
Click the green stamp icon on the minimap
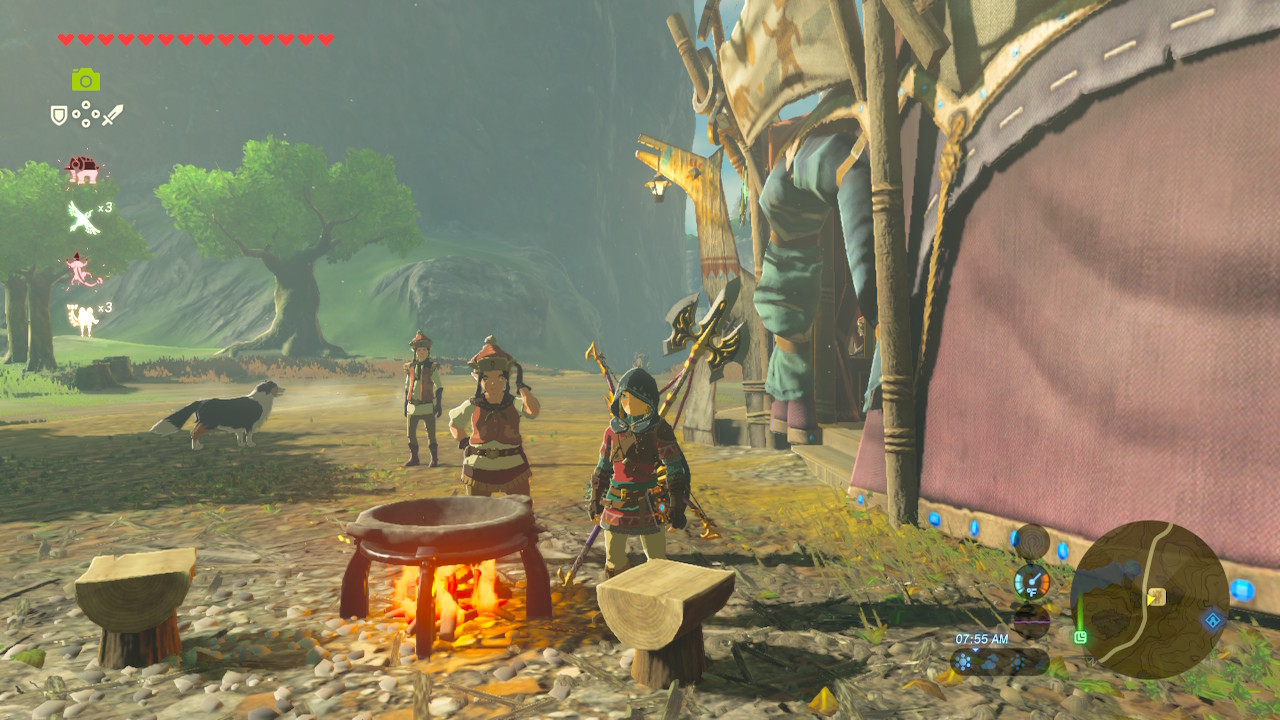pyautogui.click(x=1080, y=638)
